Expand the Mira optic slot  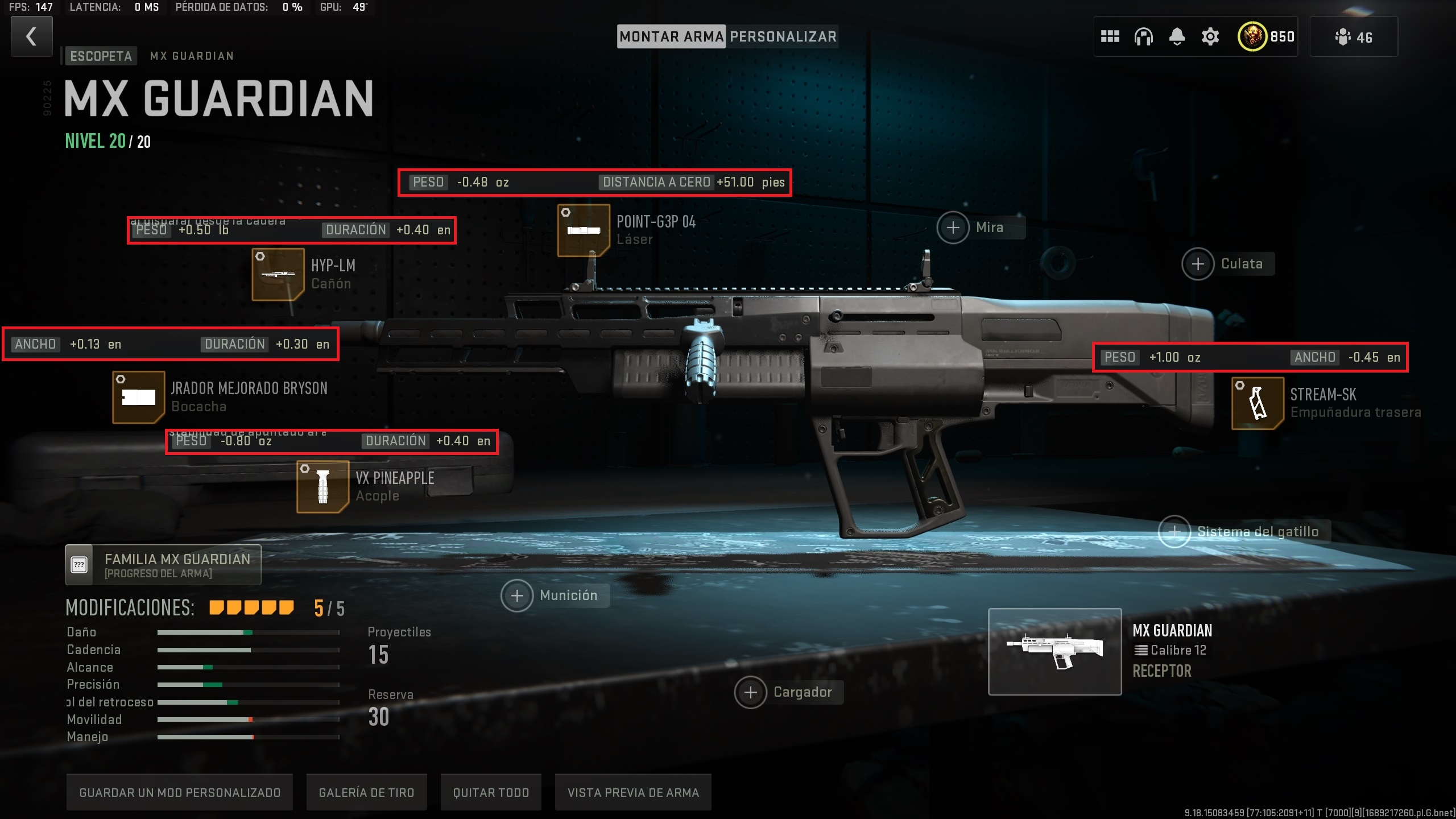(x=953, y=227)
